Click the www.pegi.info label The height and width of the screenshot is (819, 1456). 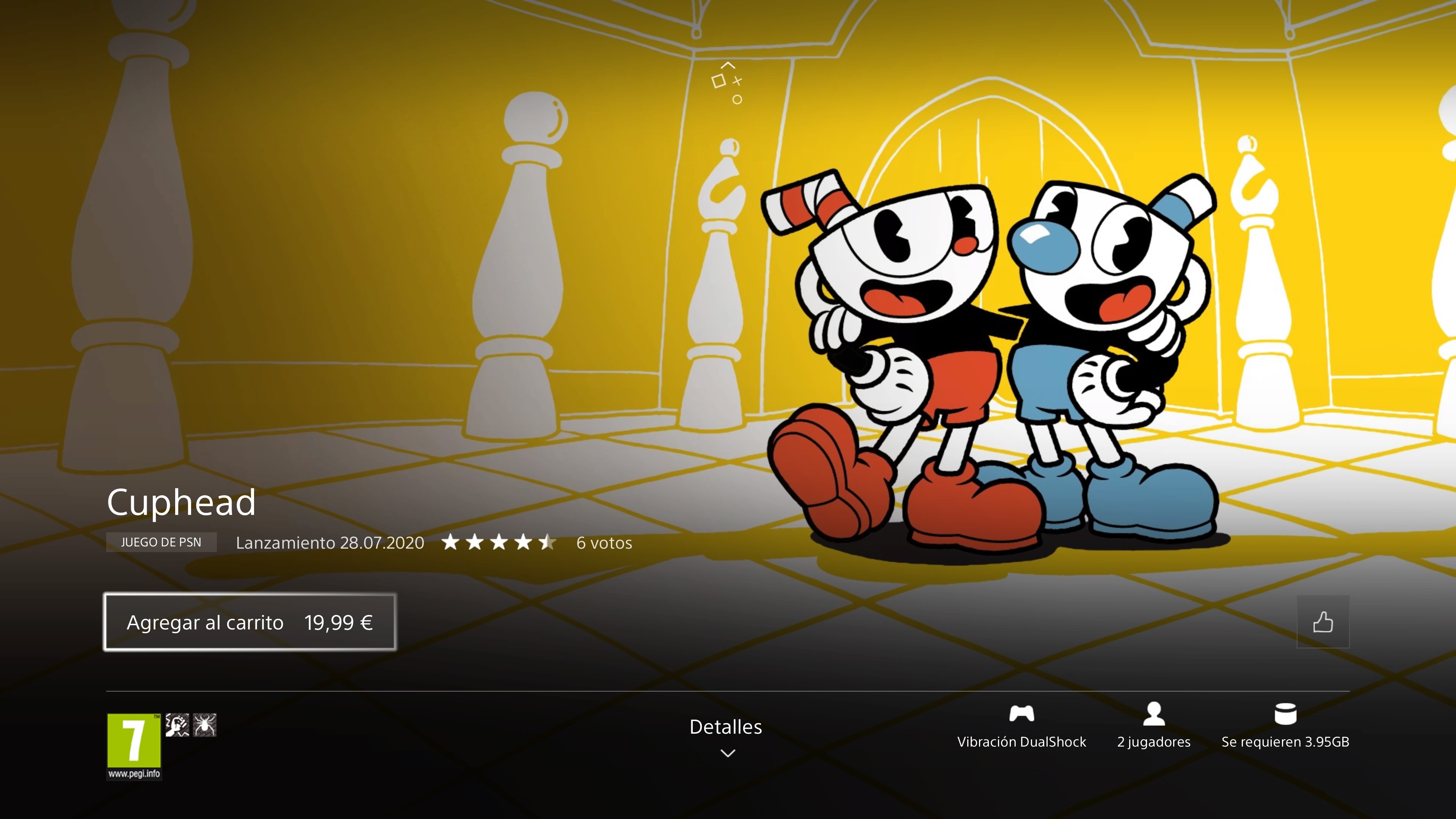134,774
